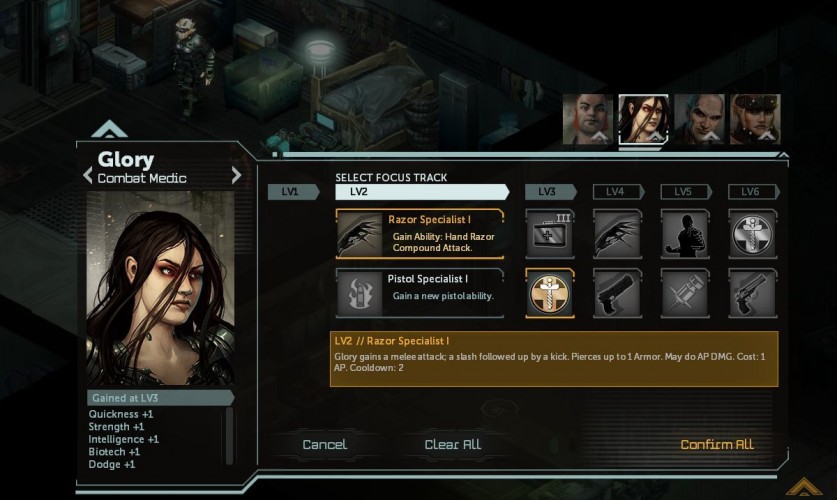Select the LV5 syringe injector icon
The width and height of the screenshot is (837, 500).
pyautogui.click(x=685, y=292)
